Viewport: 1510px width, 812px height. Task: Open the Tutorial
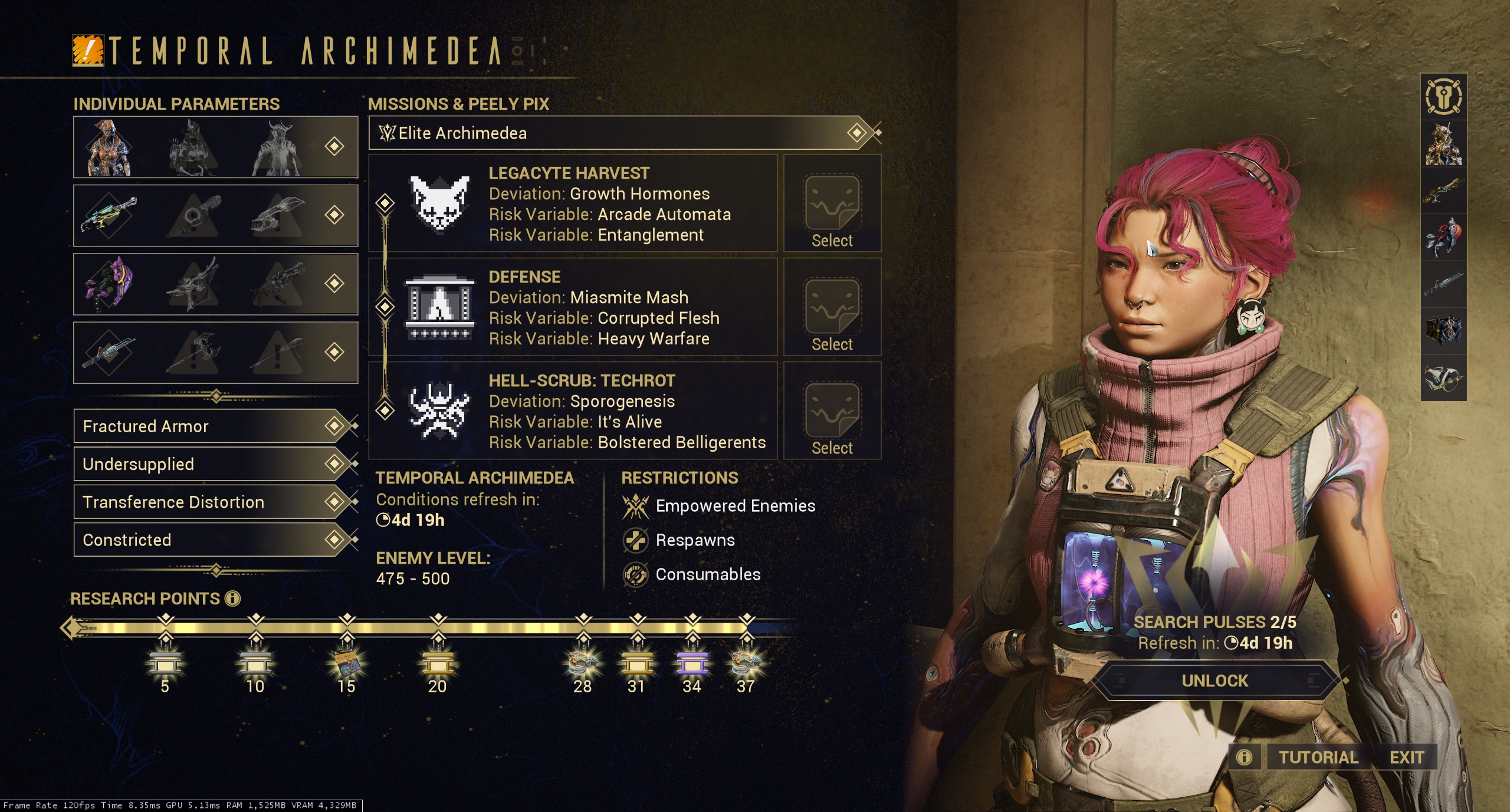pos(1318,758)
